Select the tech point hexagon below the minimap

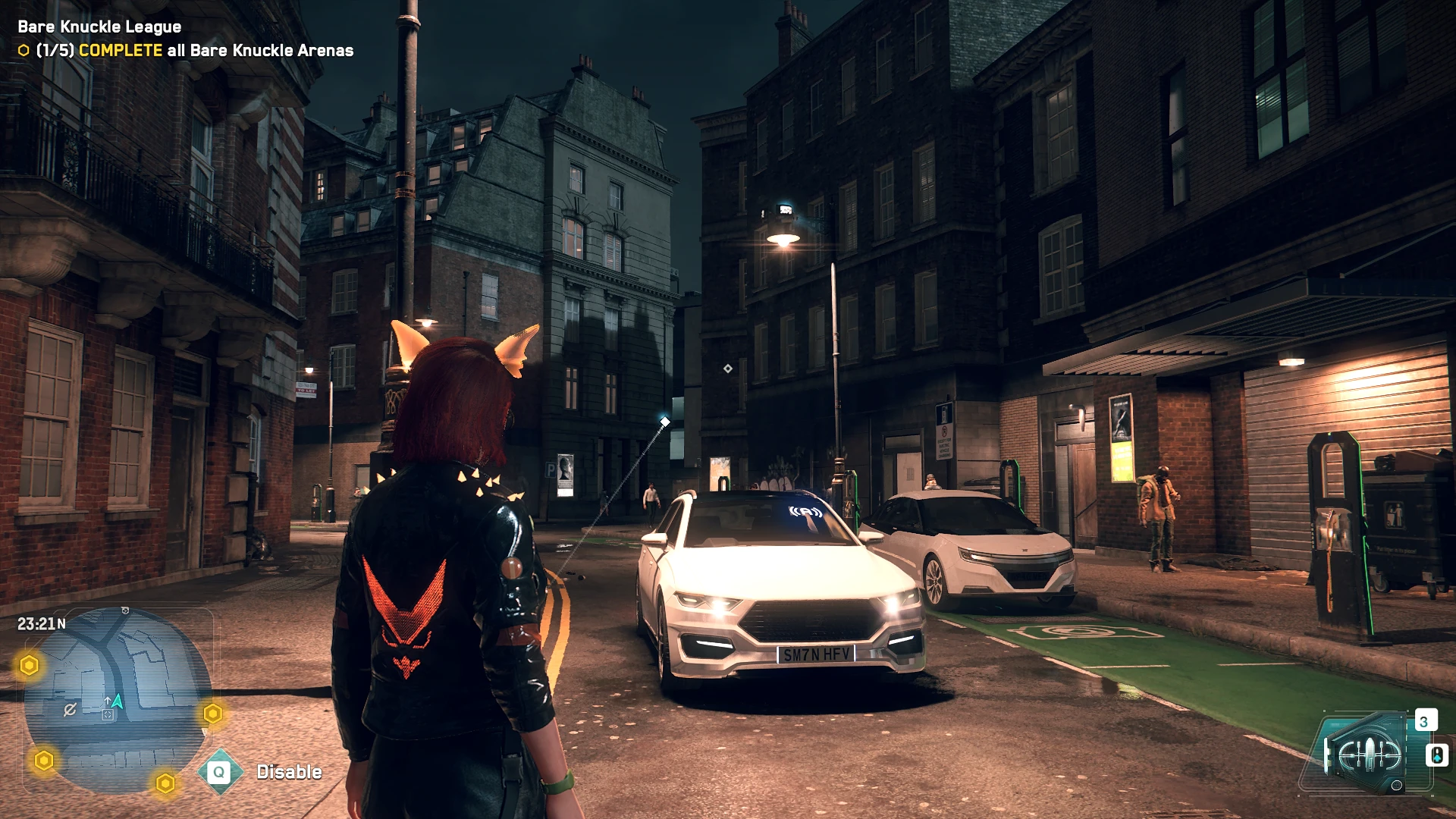coord(165,783)
